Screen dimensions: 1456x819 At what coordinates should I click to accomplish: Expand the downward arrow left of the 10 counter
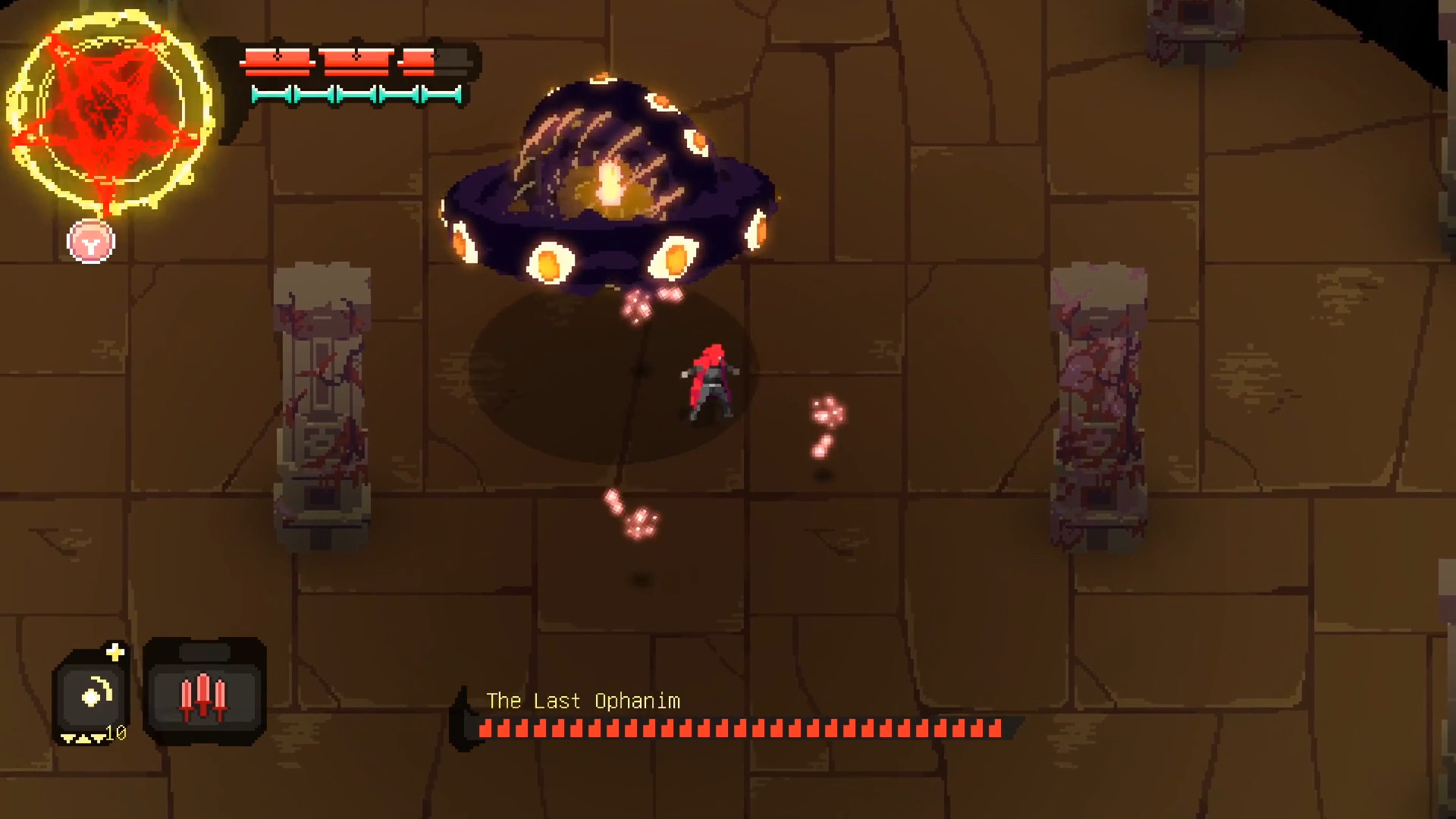click(x=98, y=739)
